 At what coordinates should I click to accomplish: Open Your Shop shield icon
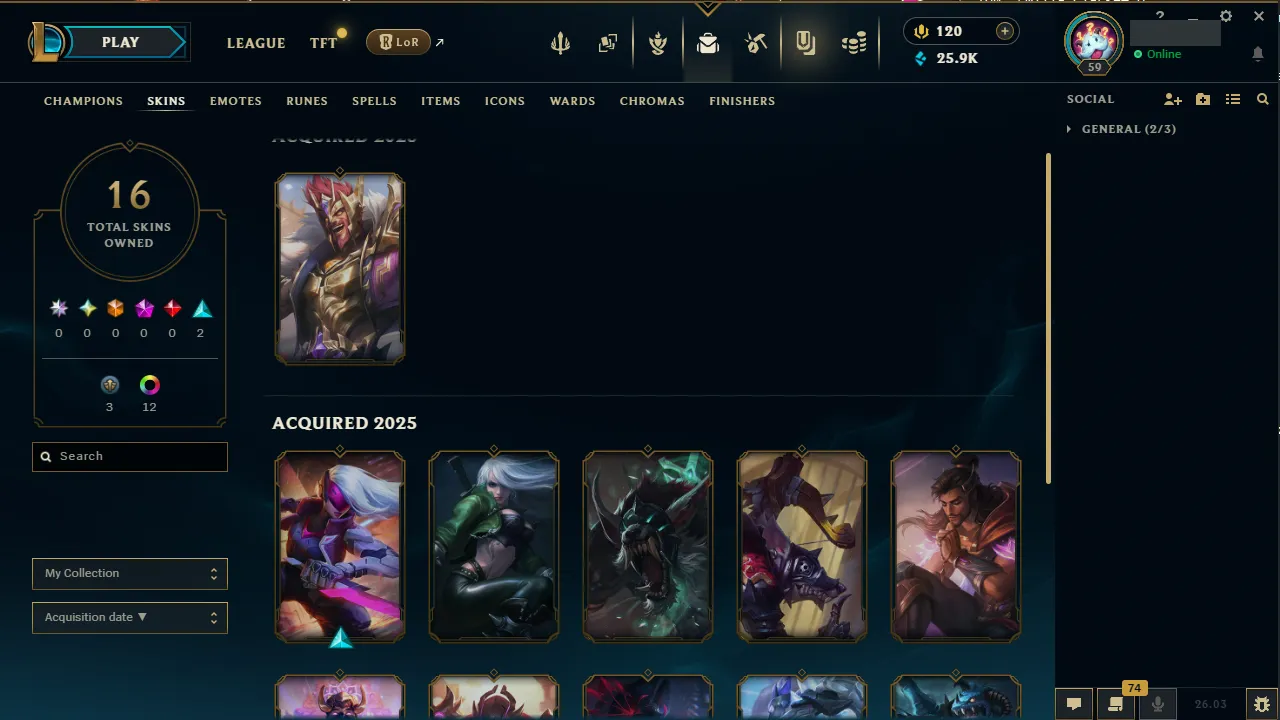pyautogui.click(x=805, y=42)
